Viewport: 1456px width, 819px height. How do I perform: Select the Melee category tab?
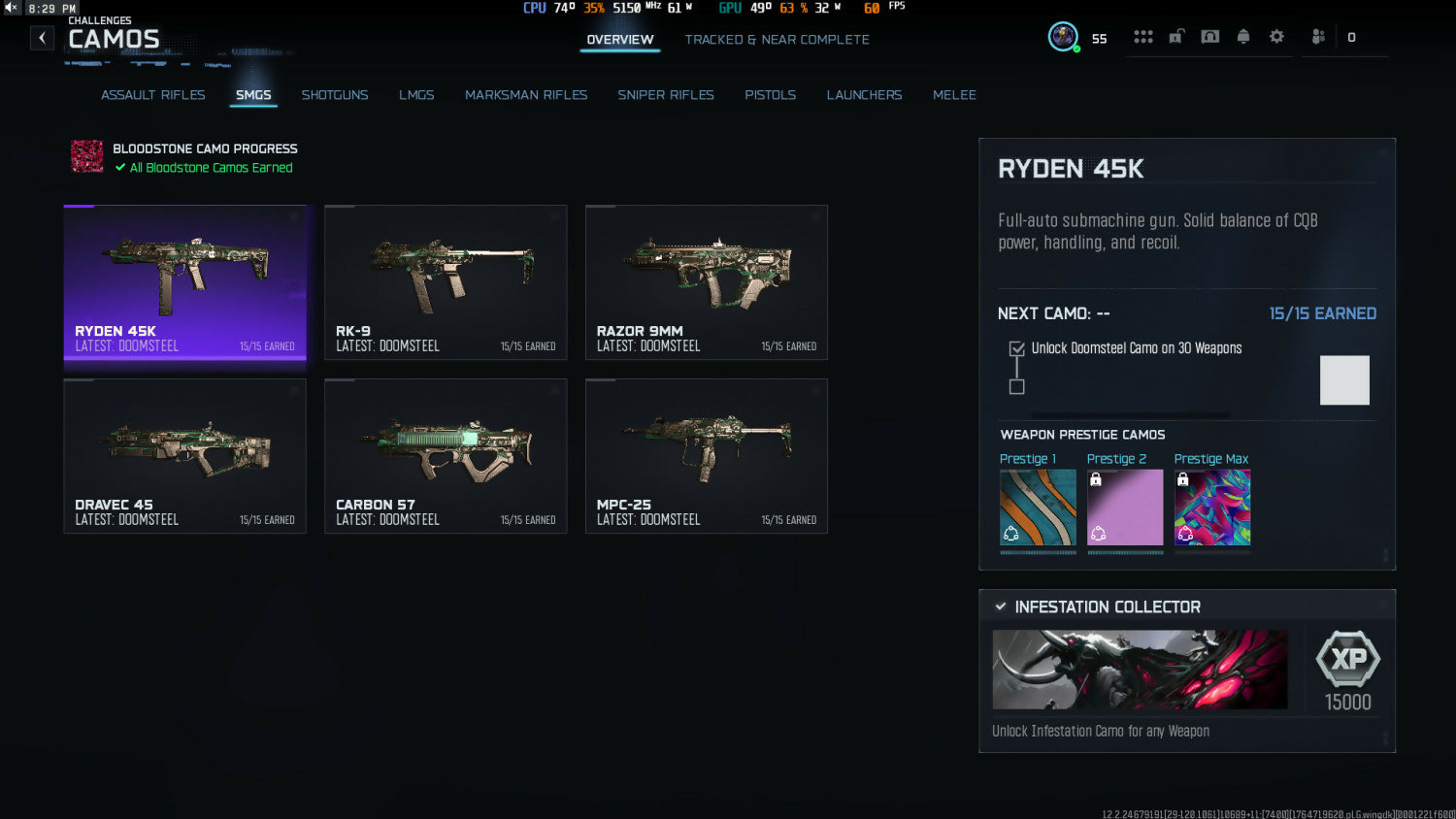point(954,95)
